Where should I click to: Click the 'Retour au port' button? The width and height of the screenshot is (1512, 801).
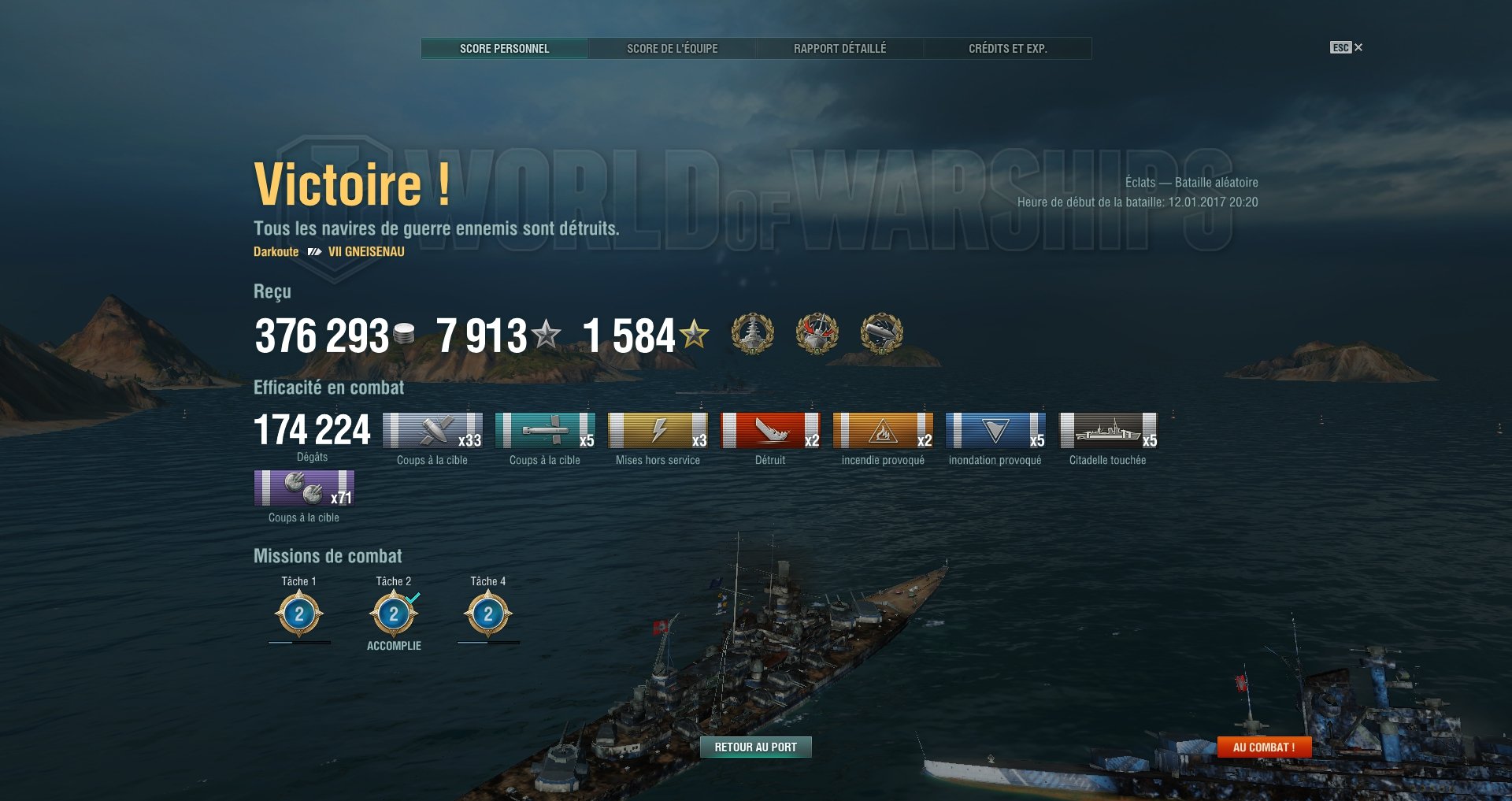[x=755, y=747]
